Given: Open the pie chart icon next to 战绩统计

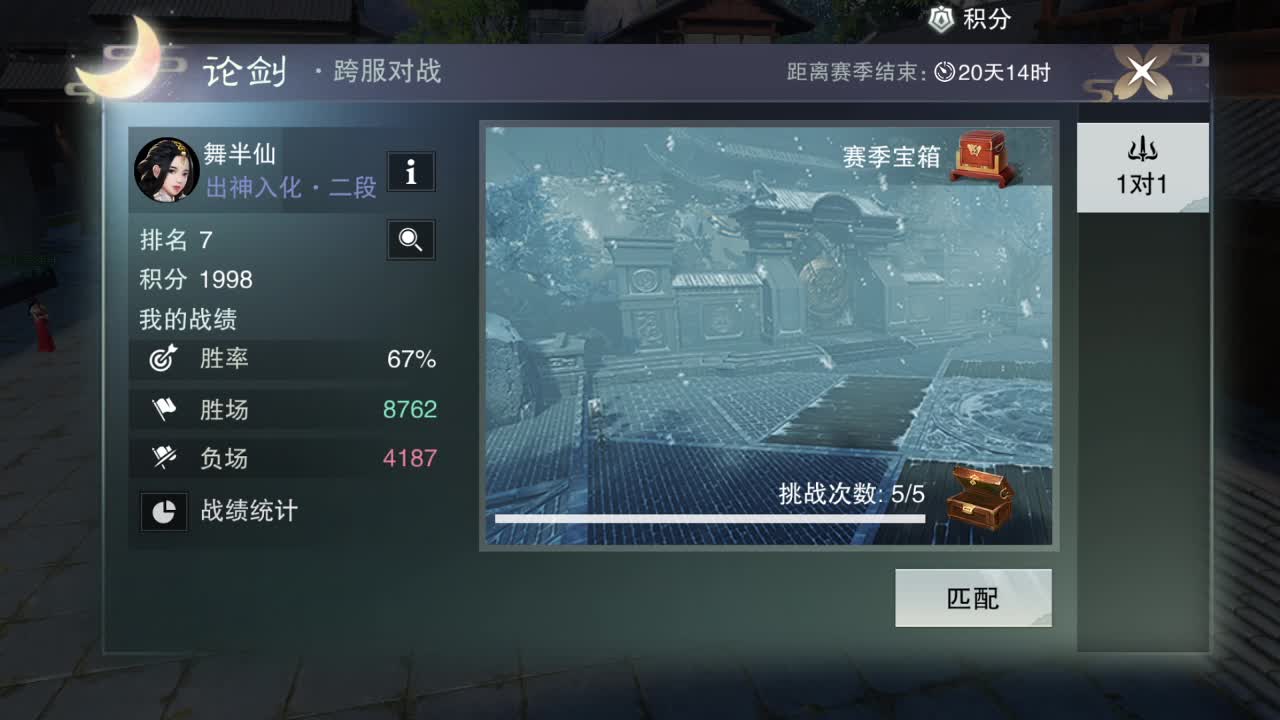Looking at the screenshot, I should point(163,511).
